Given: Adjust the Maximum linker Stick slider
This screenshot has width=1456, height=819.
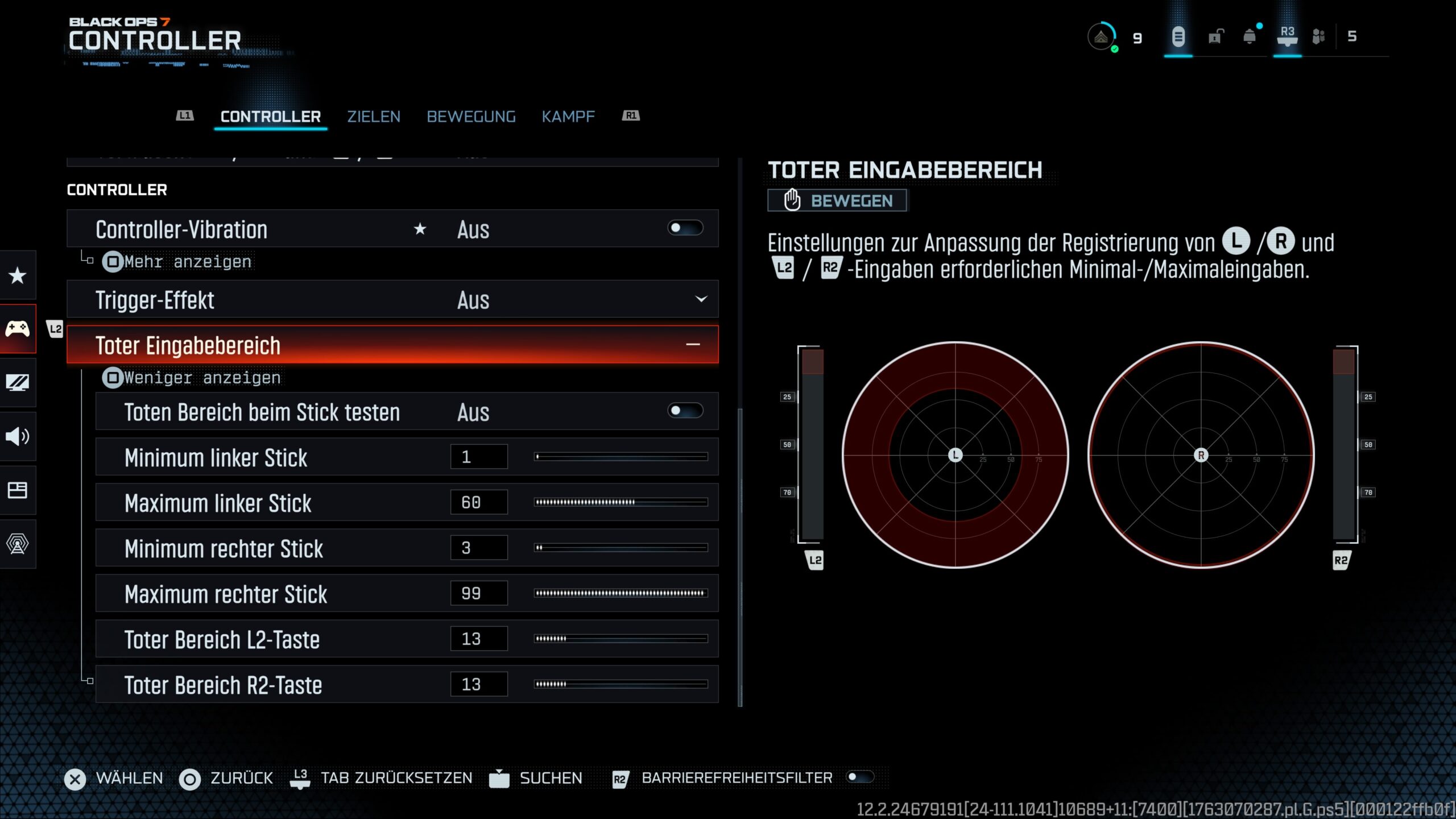Looking at the screenshot, I should point(621,502).
